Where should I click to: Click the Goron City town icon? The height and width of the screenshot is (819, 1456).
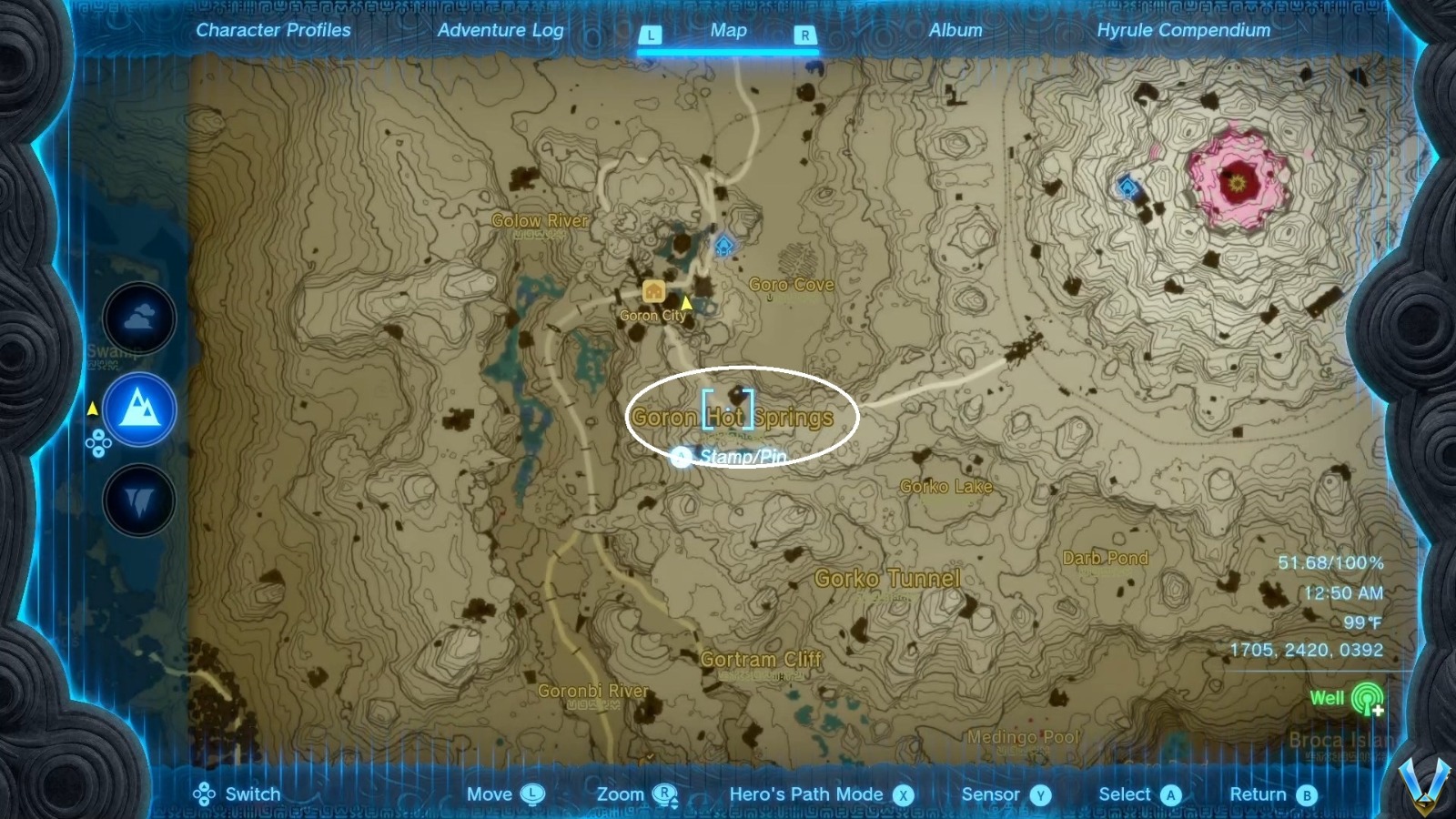click(x=652, y=291)
